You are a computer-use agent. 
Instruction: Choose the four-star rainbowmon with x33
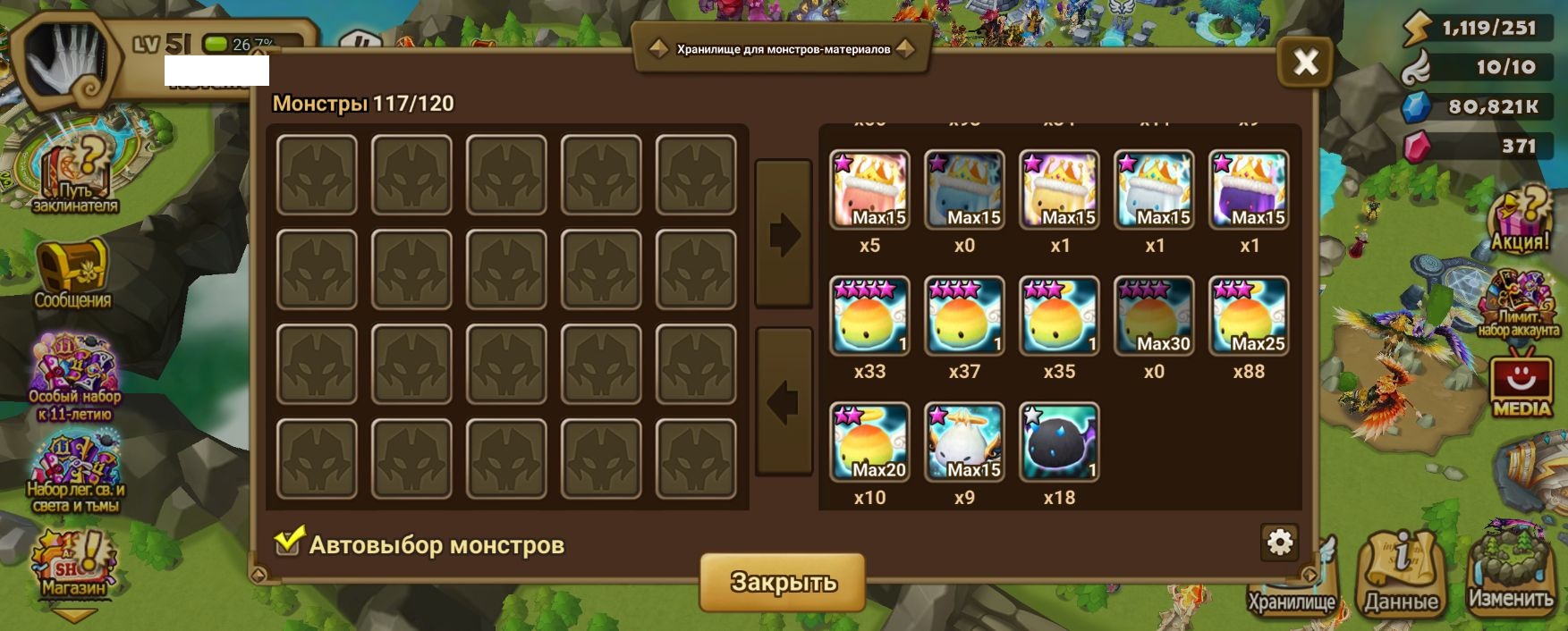pos(869,315)
